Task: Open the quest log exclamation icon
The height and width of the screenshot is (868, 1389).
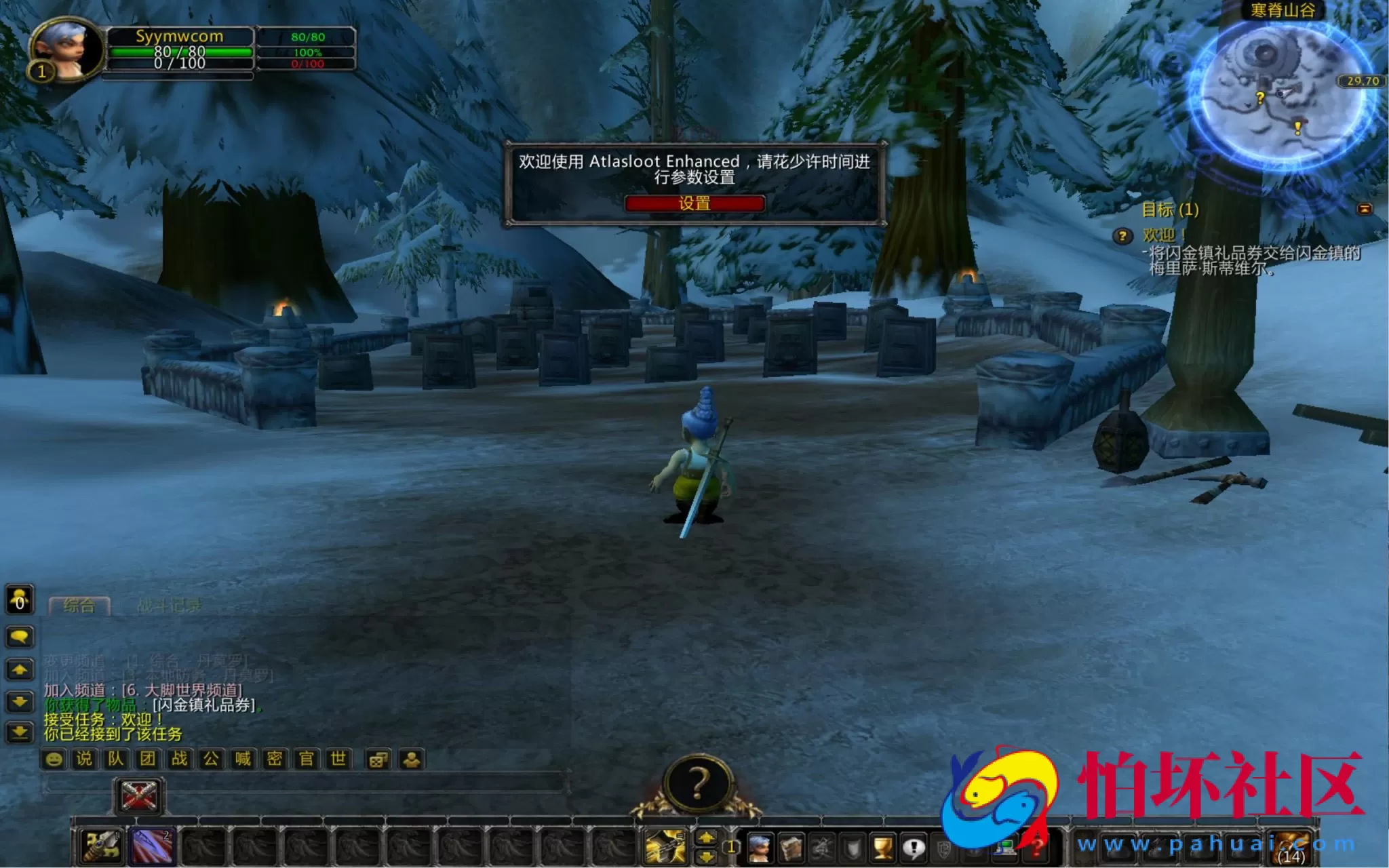Action: [914, 848]
